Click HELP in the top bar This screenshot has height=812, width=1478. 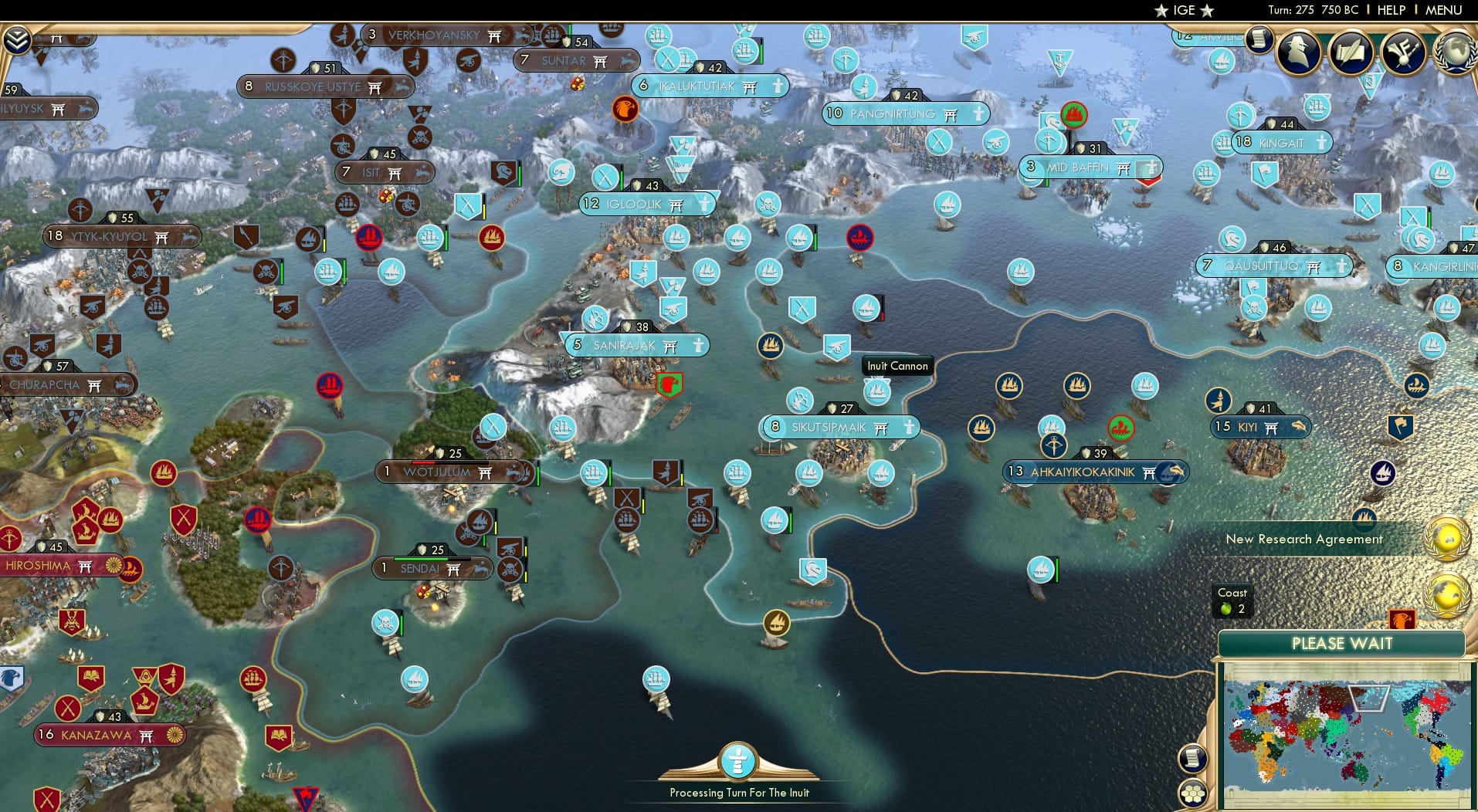coord(1390,10)
